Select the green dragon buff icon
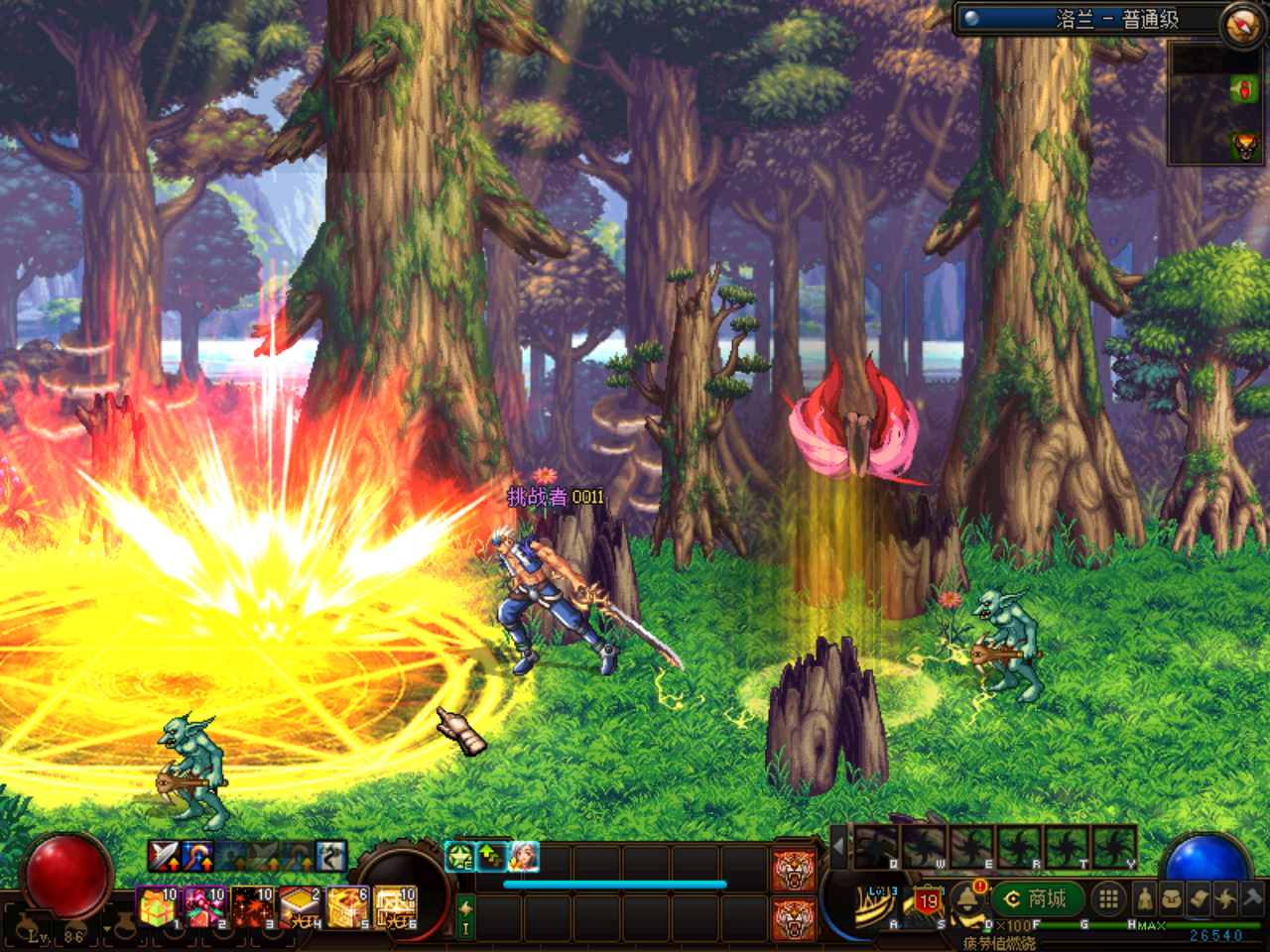1270x952 pixels. pyautogui.click(x=460, y=856)
